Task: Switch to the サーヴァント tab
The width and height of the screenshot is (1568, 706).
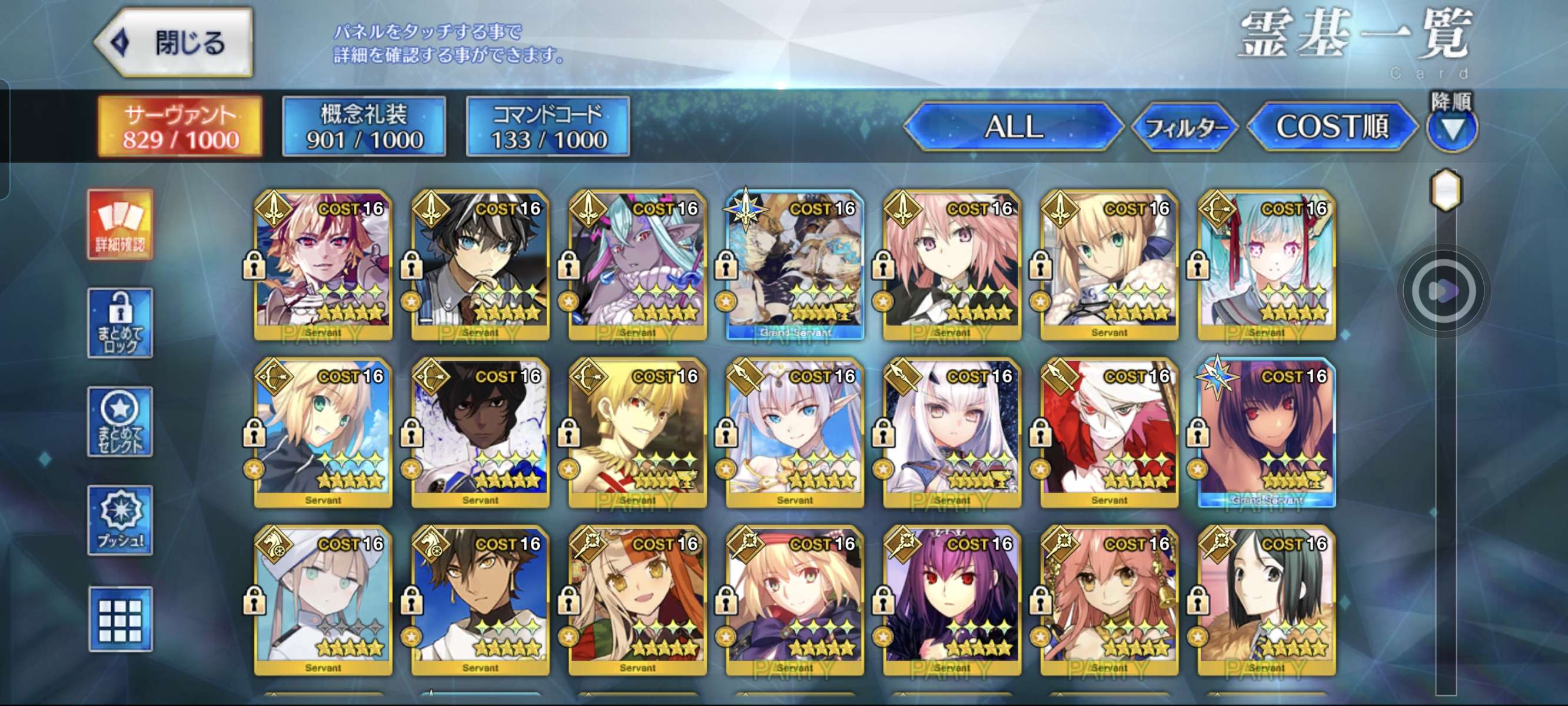Action: (x=180, y=126)
